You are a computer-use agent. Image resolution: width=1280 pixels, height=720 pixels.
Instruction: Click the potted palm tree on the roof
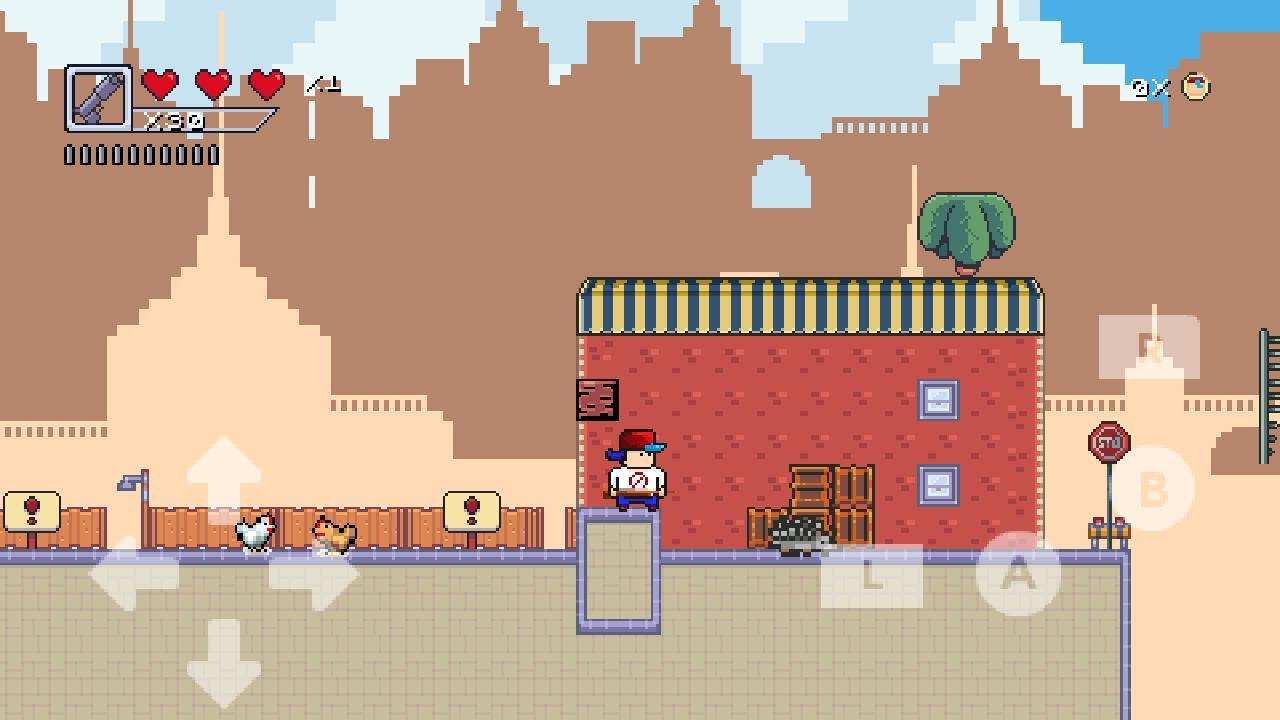point(965,230)
